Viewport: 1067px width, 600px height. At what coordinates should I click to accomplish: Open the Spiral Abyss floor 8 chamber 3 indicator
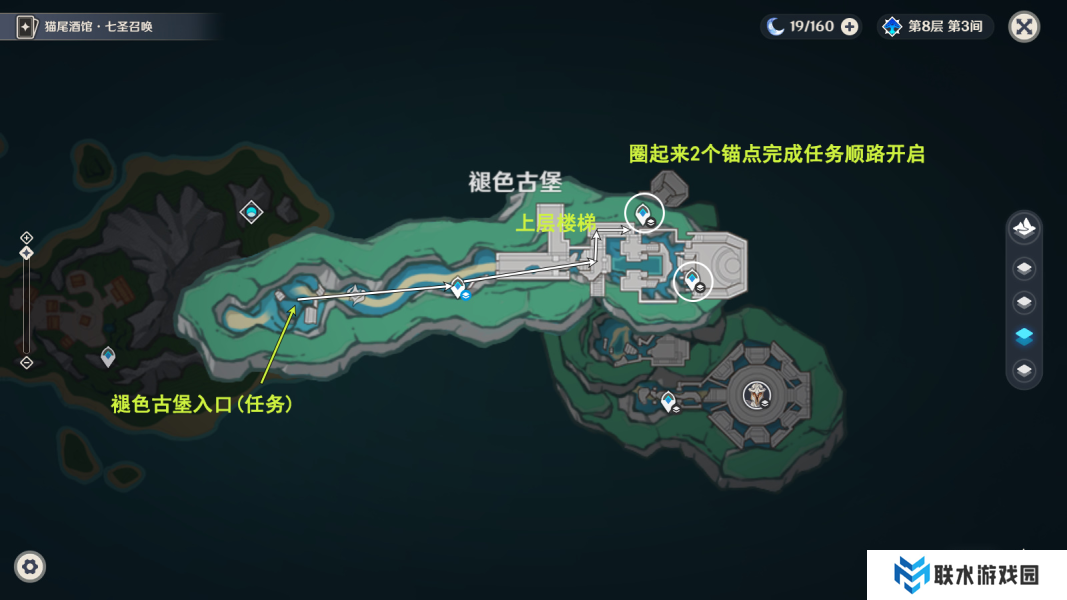[934, 27]
